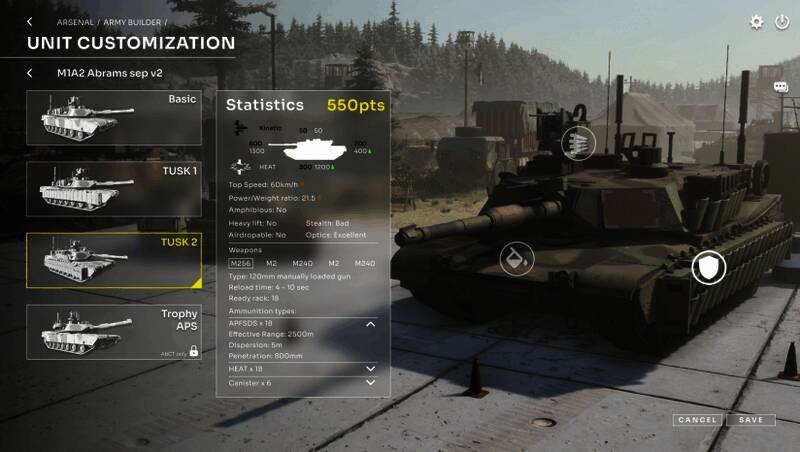The height and width of the screenshot is (452, 800).
Task: Open the paint bucket camouflage option
Action: click(517, 260)
